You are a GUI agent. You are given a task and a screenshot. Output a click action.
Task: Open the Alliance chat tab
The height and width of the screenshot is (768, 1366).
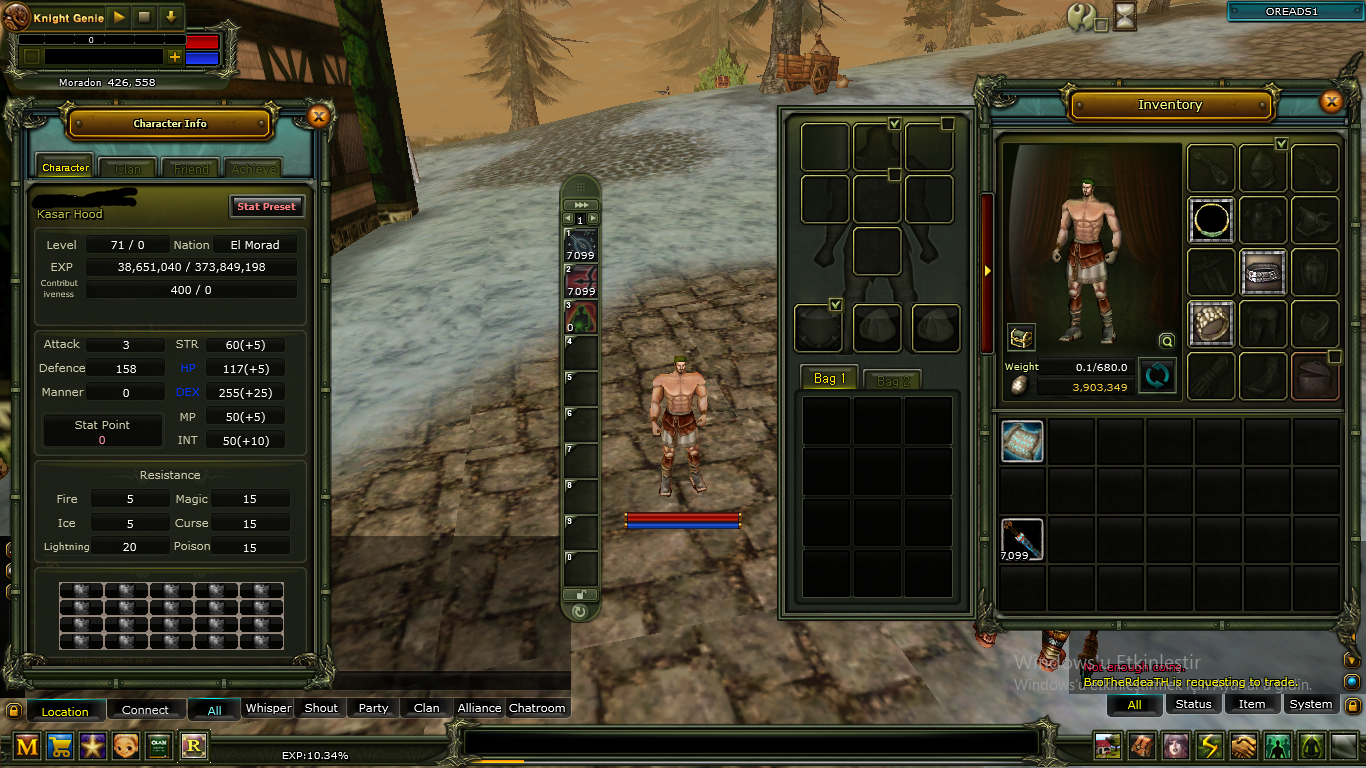click(479, 708)
